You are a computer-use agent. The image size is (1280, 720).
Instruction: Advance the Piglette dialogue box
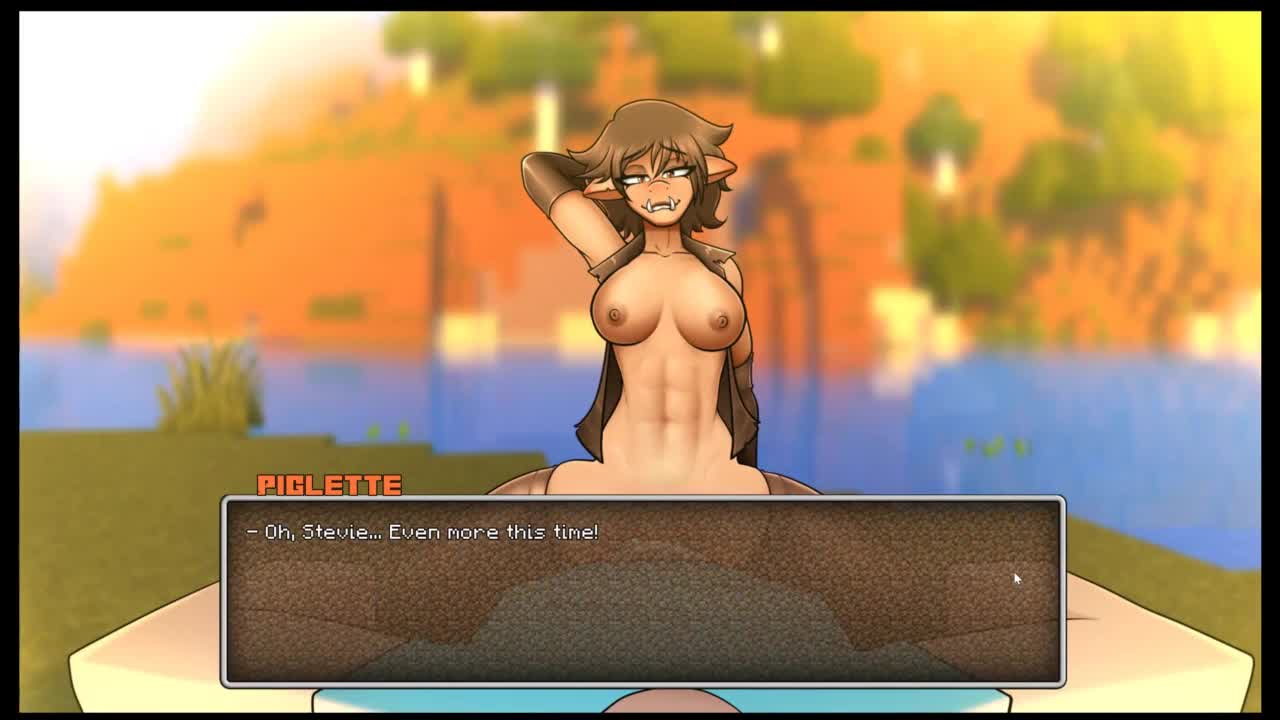[x=643, y=591]
